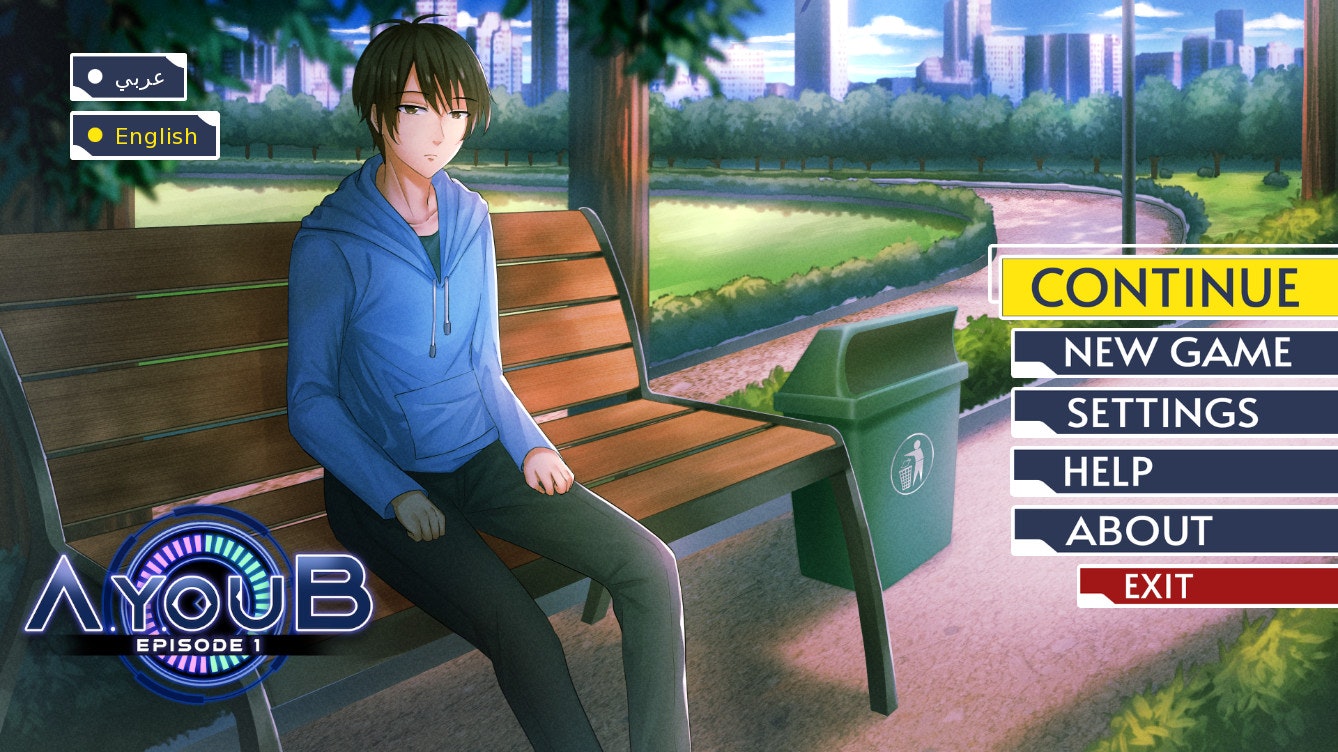Click the yellow dot beside English
This screenshot has width=1338, height=752.
(x=95, y=135)
